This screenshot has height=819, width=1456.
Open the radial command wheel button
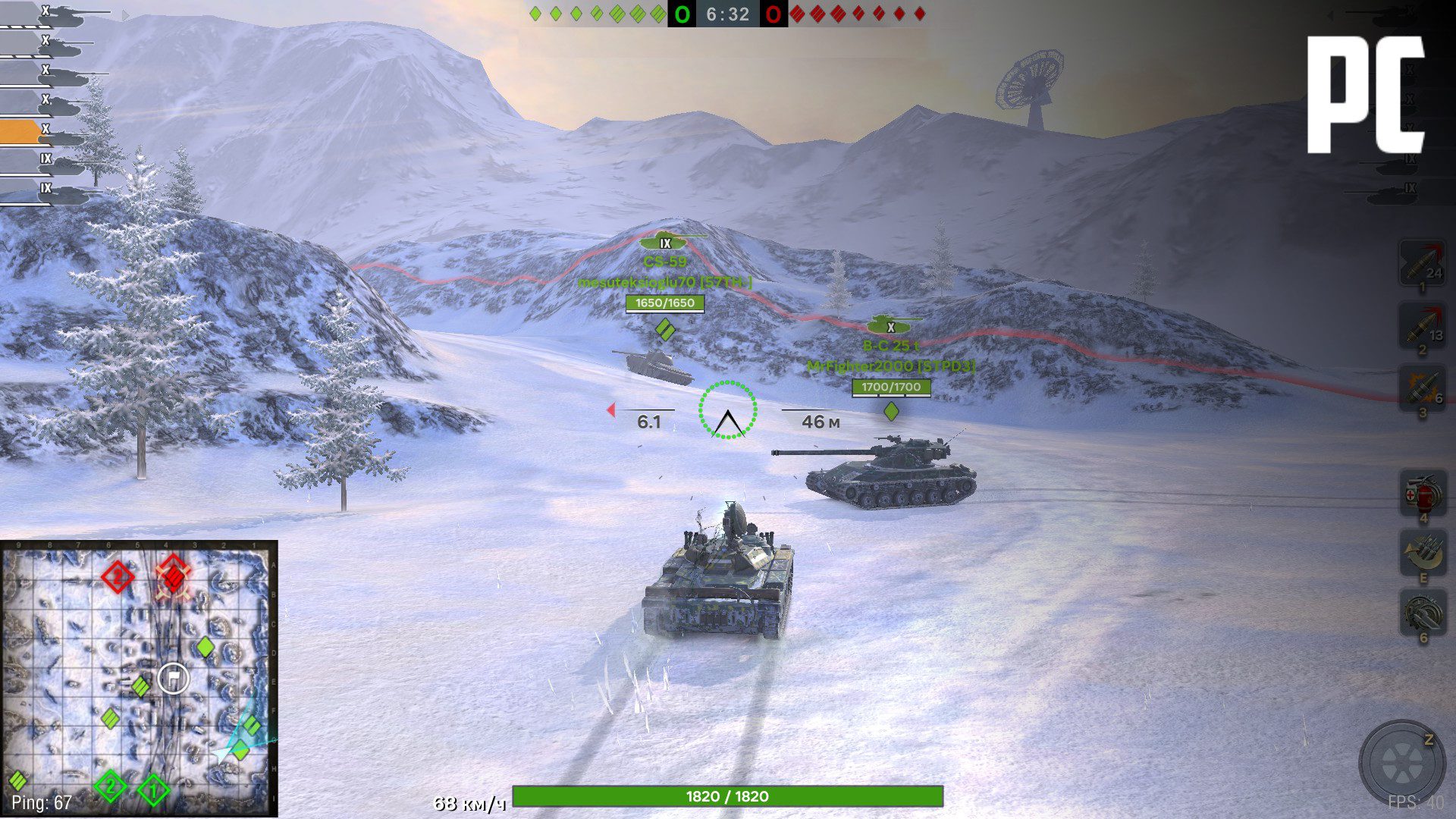click(x=1401, y=763)
